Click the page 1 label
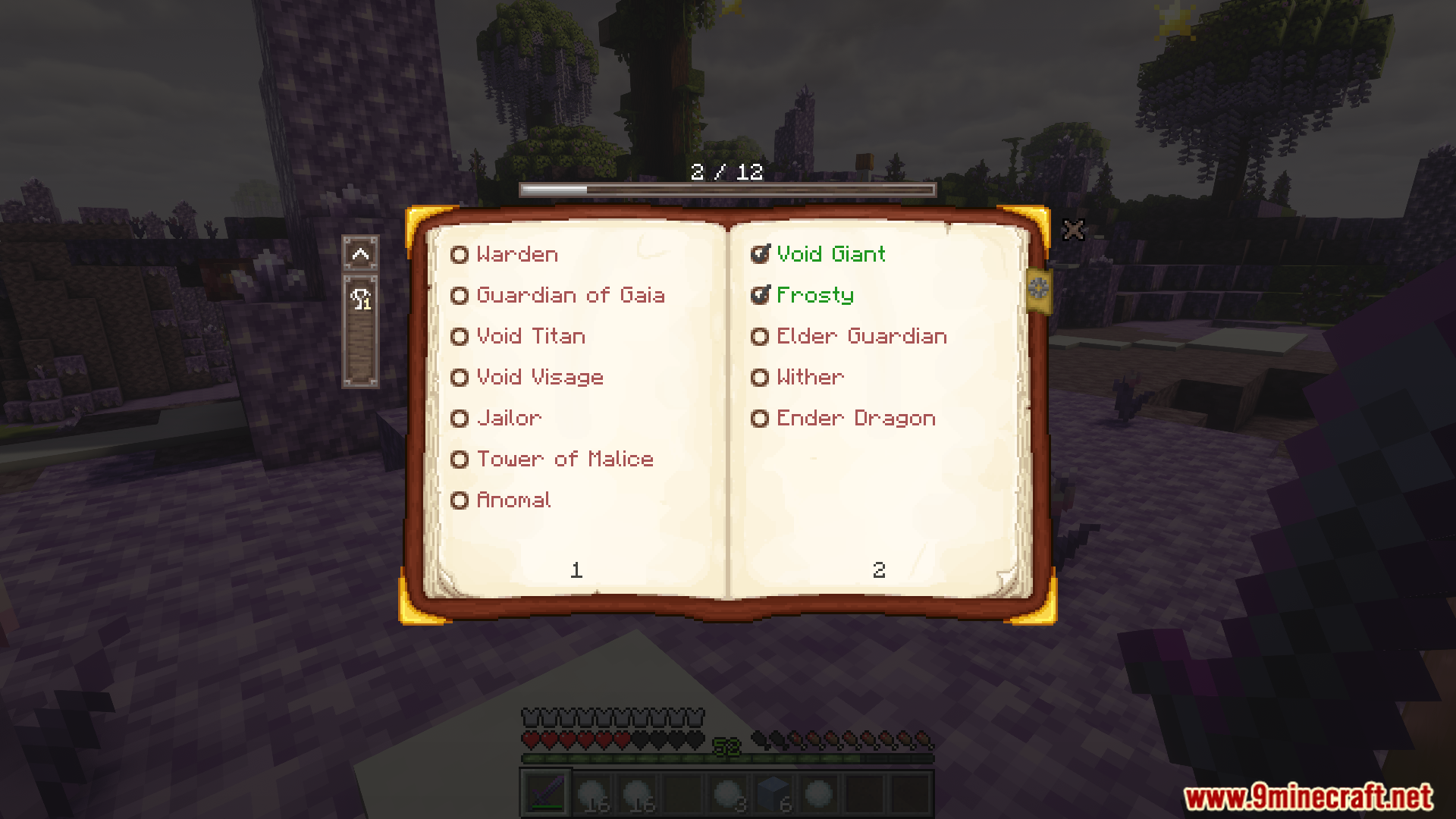Image resolution: width=1456 pixels, height=819 pixels. coord(576,570)
